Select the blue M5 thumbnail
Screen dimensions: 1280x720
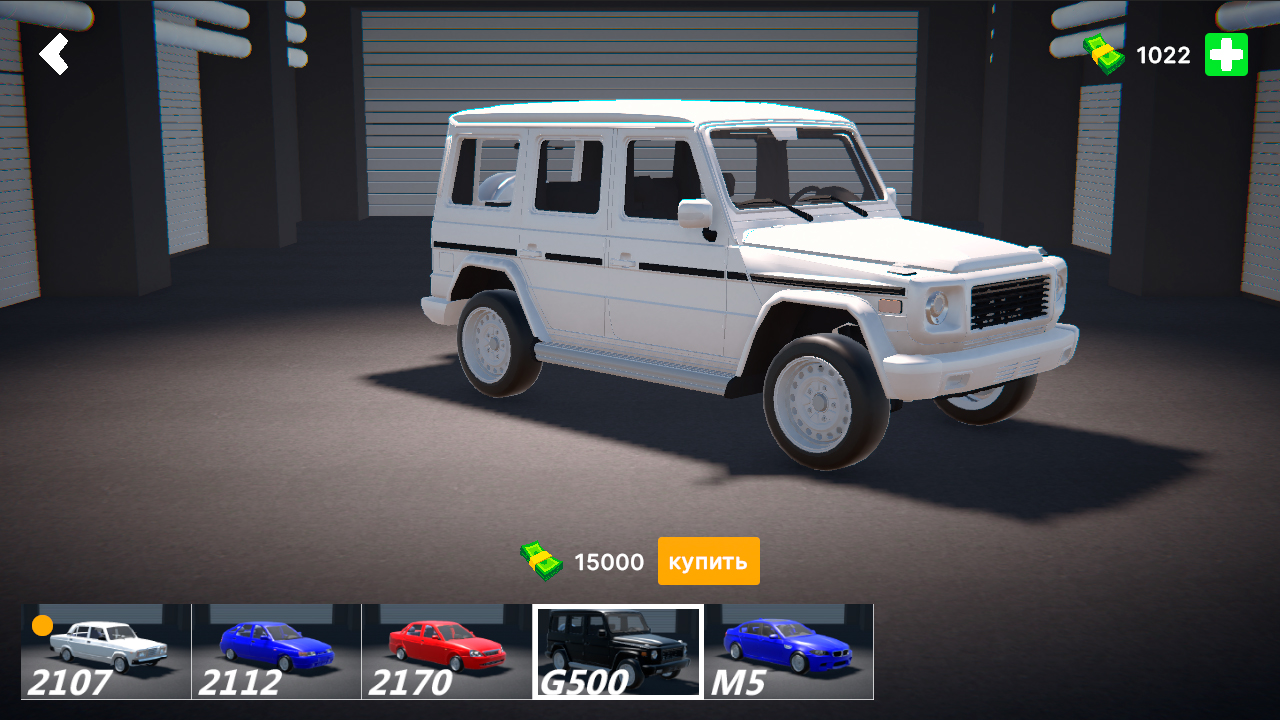790,650
